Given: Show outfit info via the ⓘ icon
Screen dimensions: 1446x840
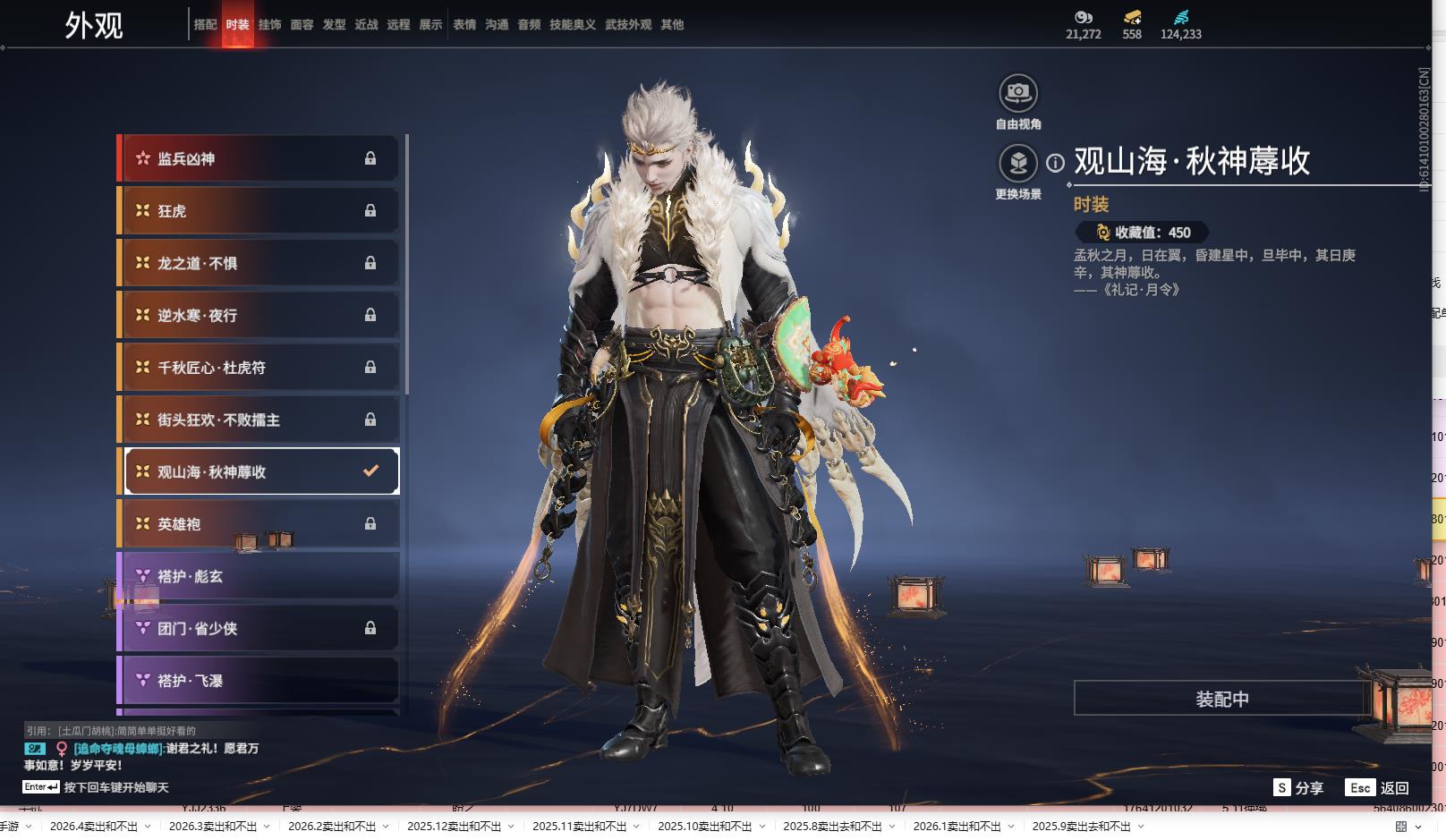Looking at the screenshot, I should 1056,163.
